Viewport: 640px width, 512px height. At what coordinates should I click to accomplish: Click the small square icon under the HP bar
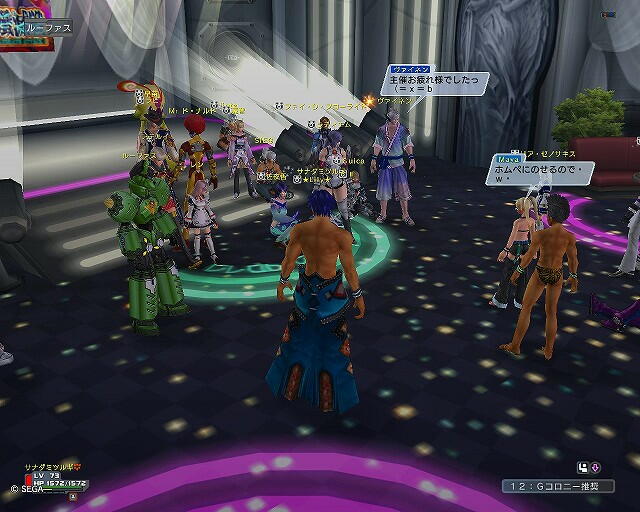click(73, 496)
